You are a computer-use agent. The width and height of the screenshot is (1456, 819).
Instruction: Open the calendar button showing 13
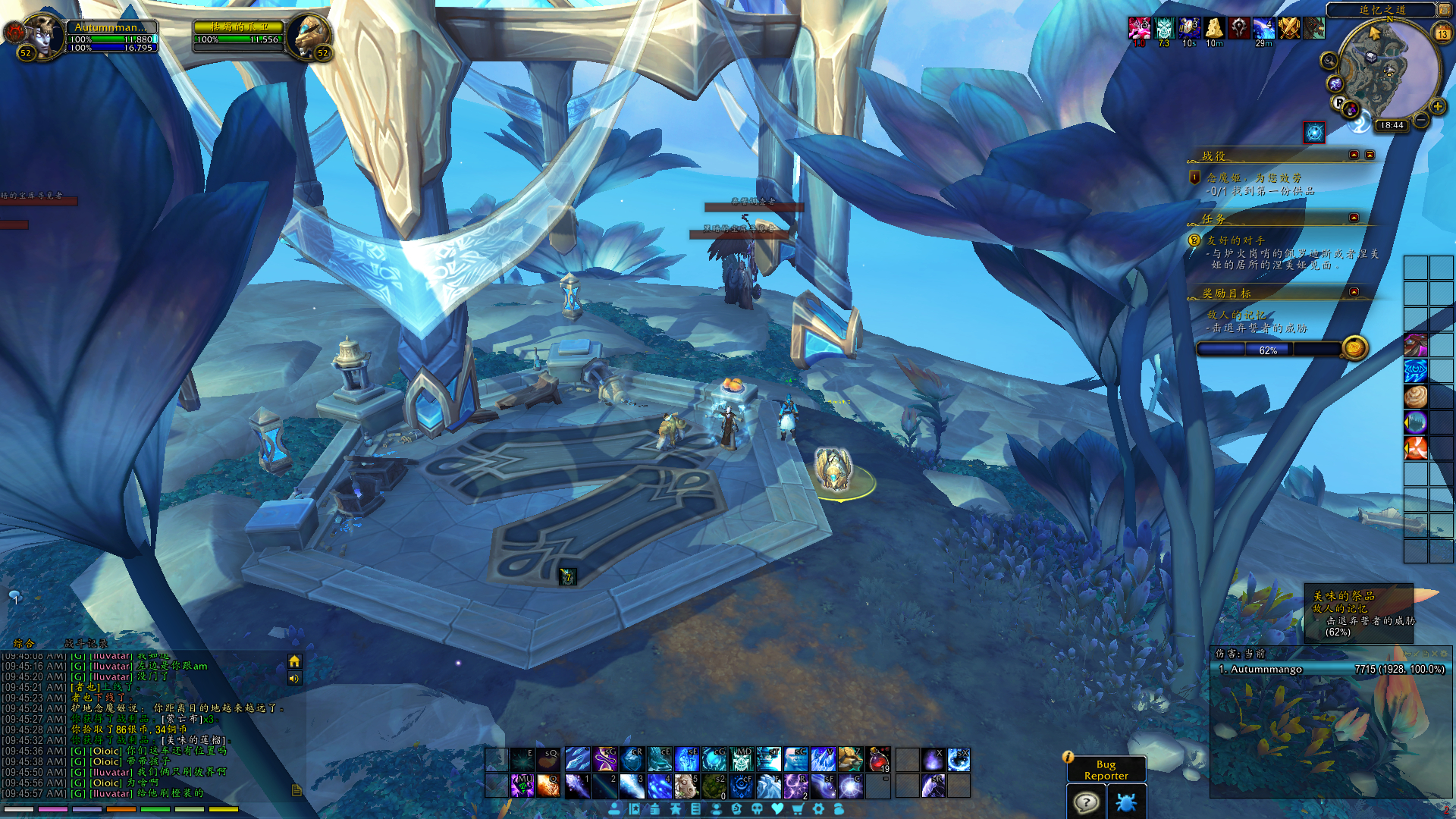(1442, 33)
